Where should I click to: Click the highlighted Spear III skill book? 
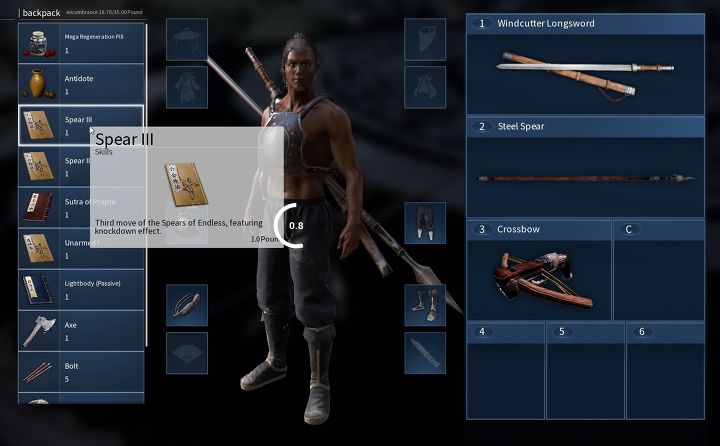point(81,125)
